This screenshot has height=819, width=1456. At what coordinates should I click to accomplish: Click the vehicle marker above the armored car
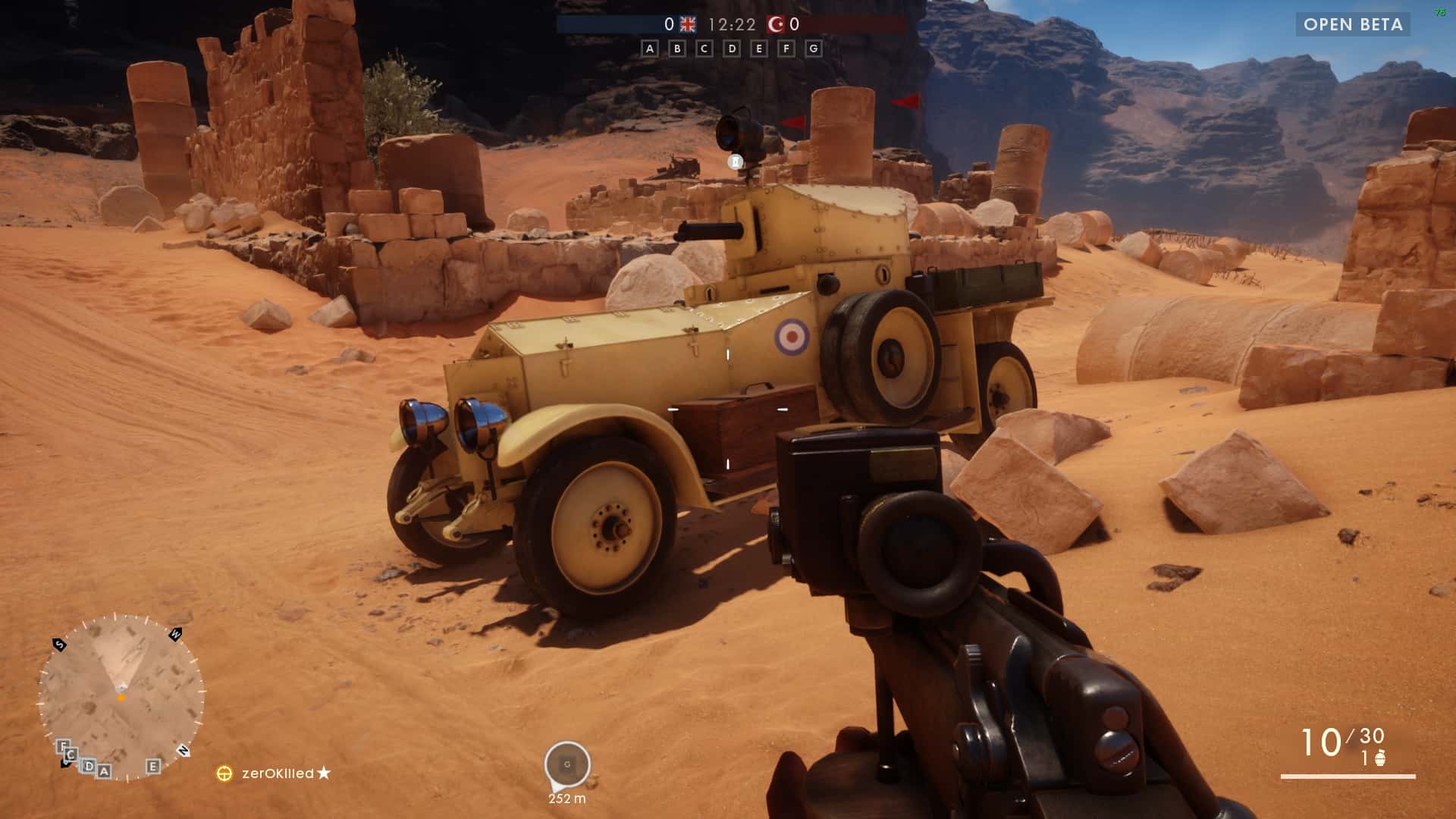(x=735, y=162)
